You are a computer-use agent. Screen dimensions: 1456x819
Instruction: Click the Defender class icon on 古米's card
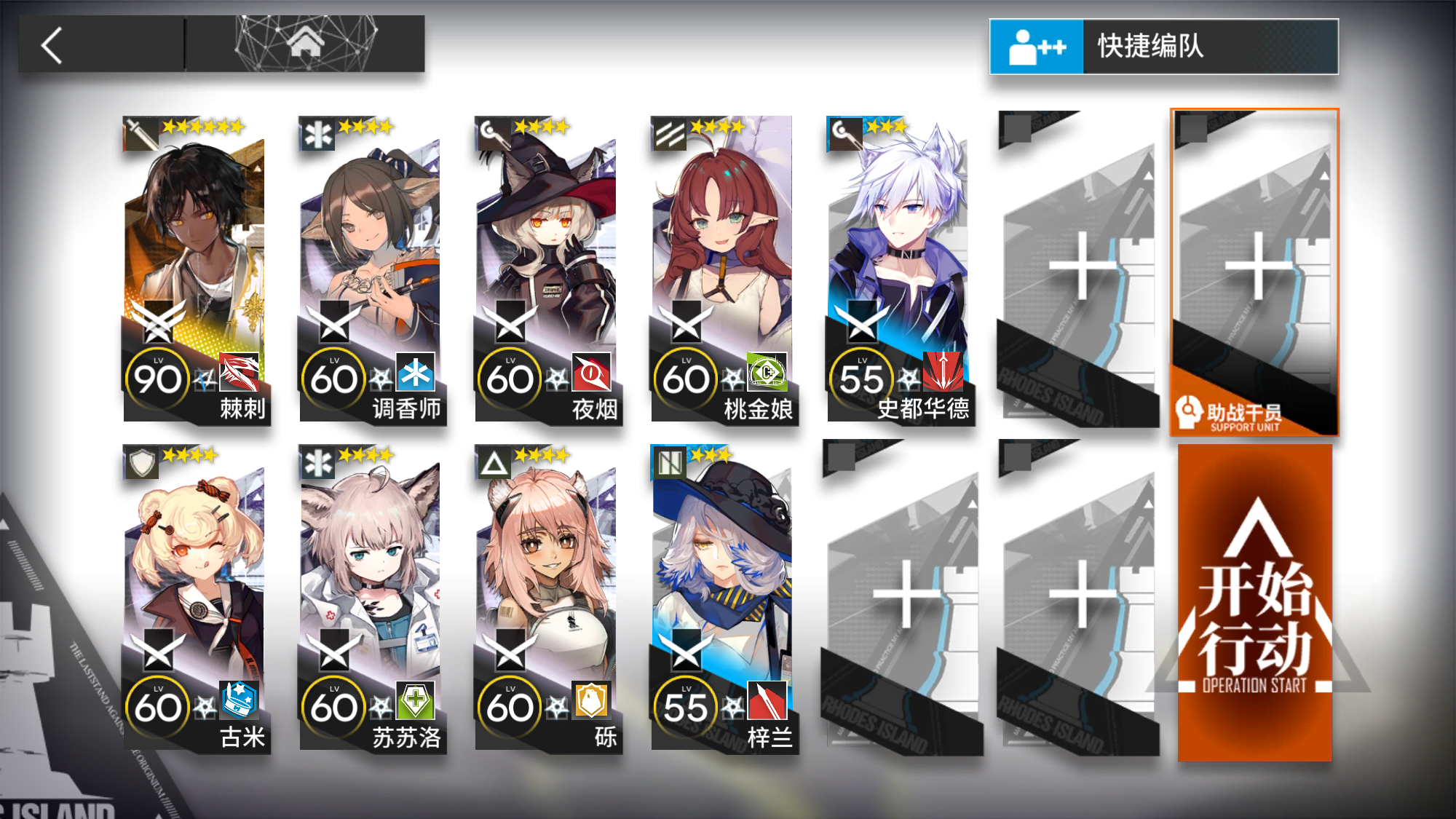(141, 461)
